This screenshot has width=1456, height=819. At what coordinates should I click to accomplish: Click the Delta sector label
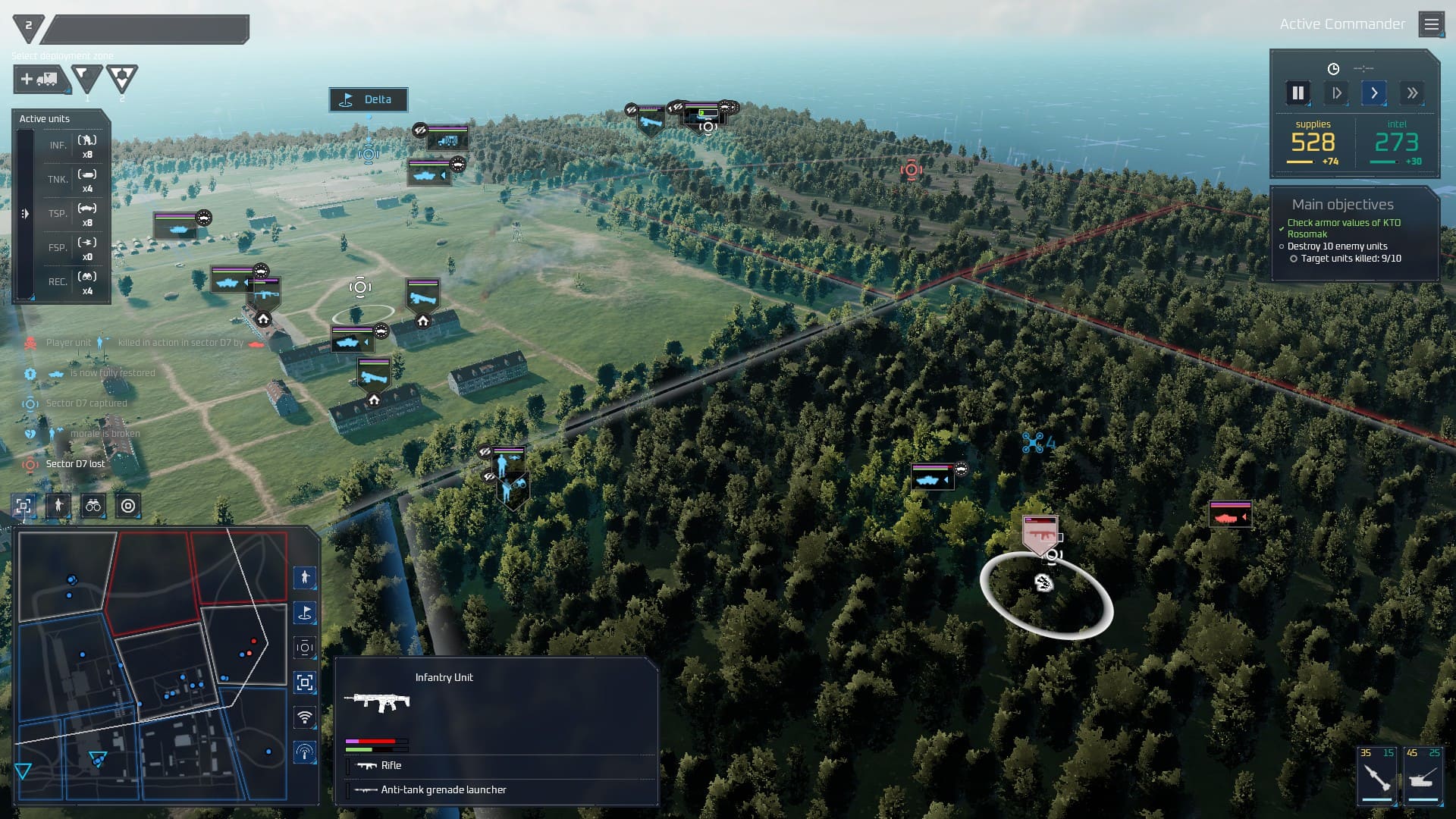pos(369,99)
